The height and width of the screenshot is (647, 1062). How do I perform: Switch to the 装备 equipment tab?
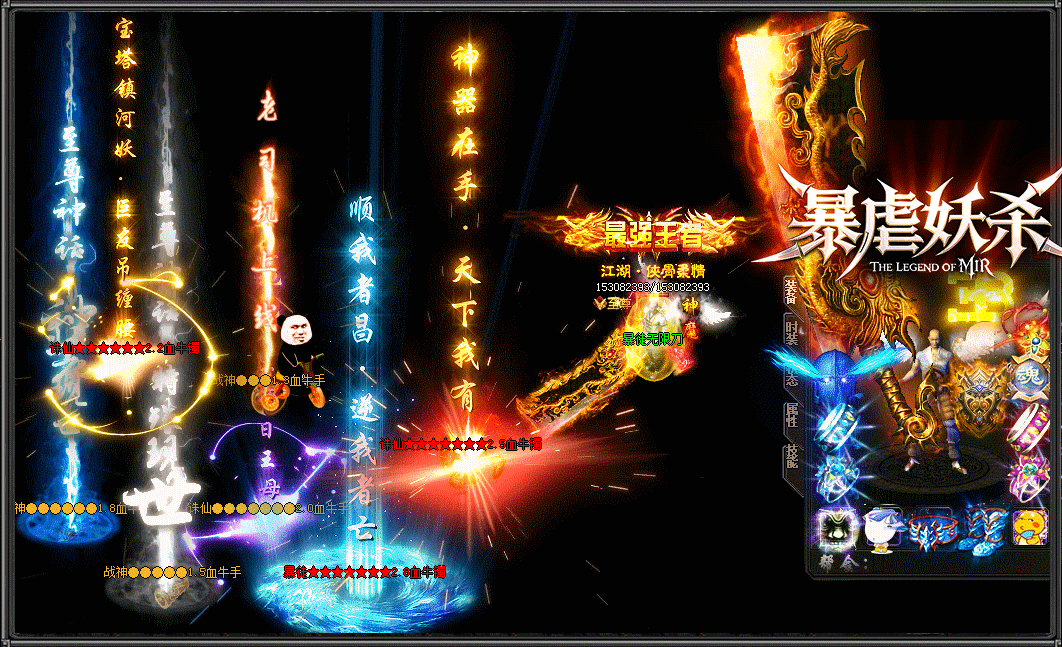click(791, 292)
